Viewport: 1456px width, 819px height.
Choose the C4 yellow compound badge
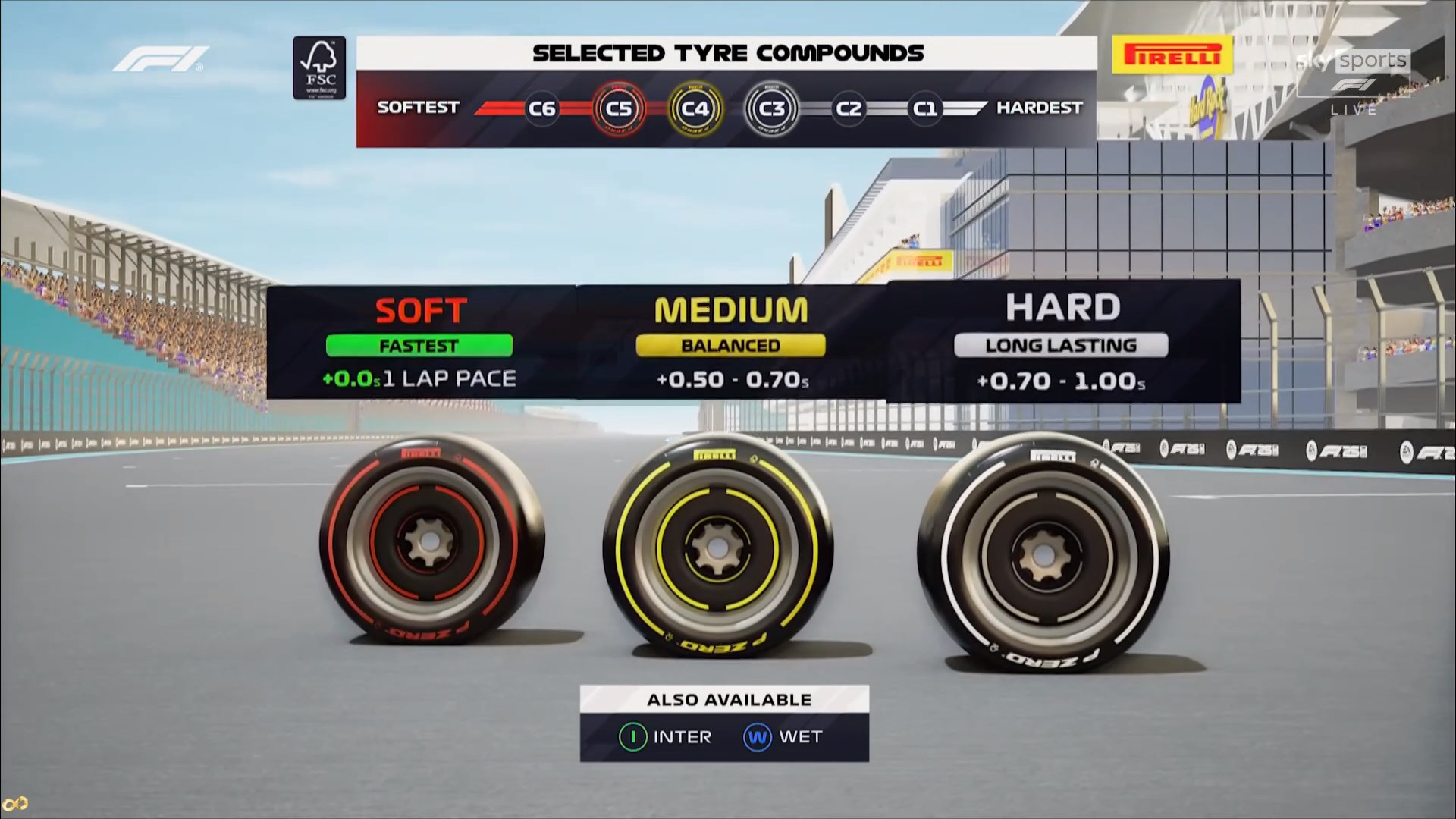click(x=695, y=108)
